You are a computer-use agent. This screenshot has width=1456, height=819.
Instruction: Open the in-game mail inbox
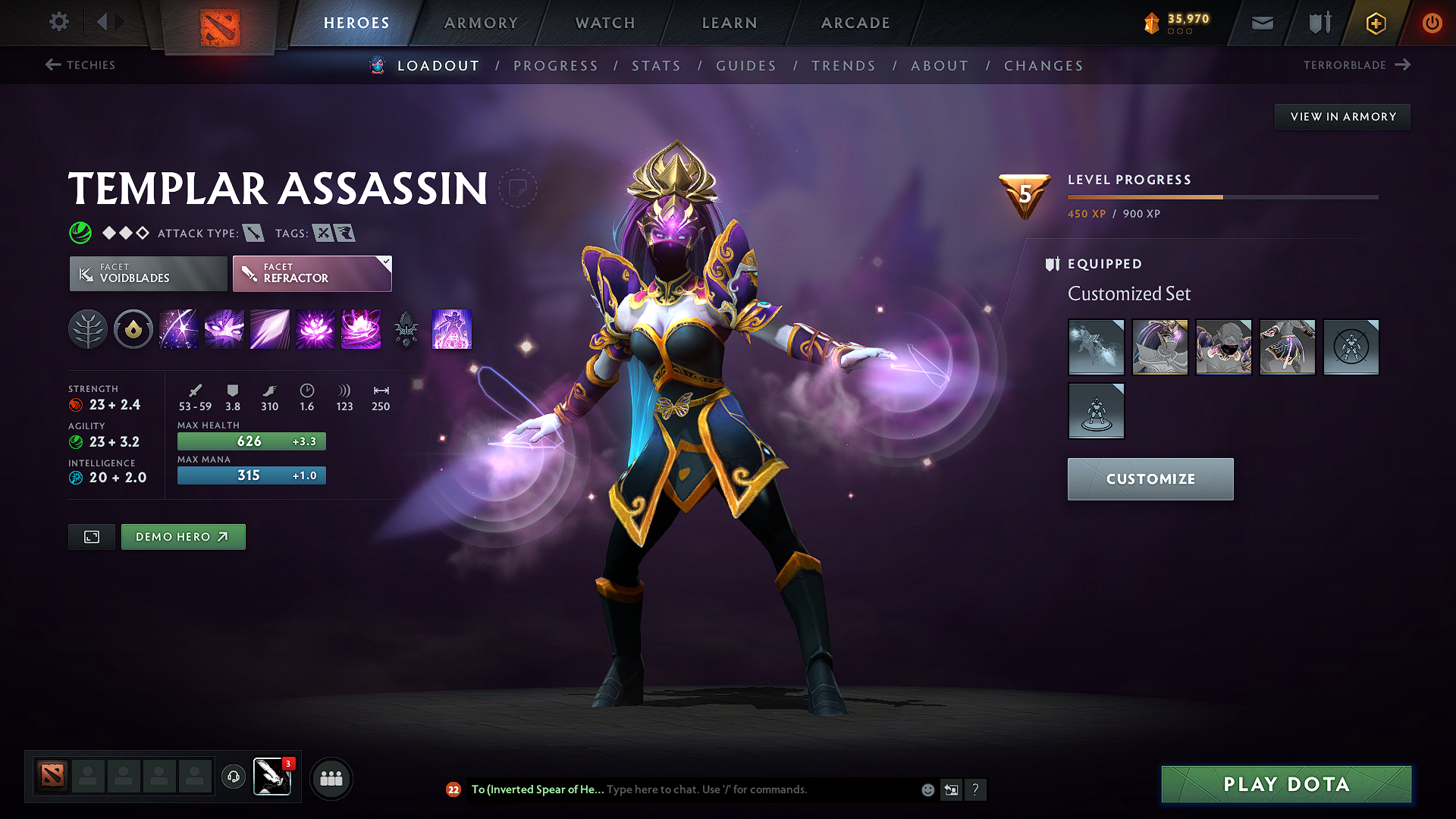[x=1262, y=23]
